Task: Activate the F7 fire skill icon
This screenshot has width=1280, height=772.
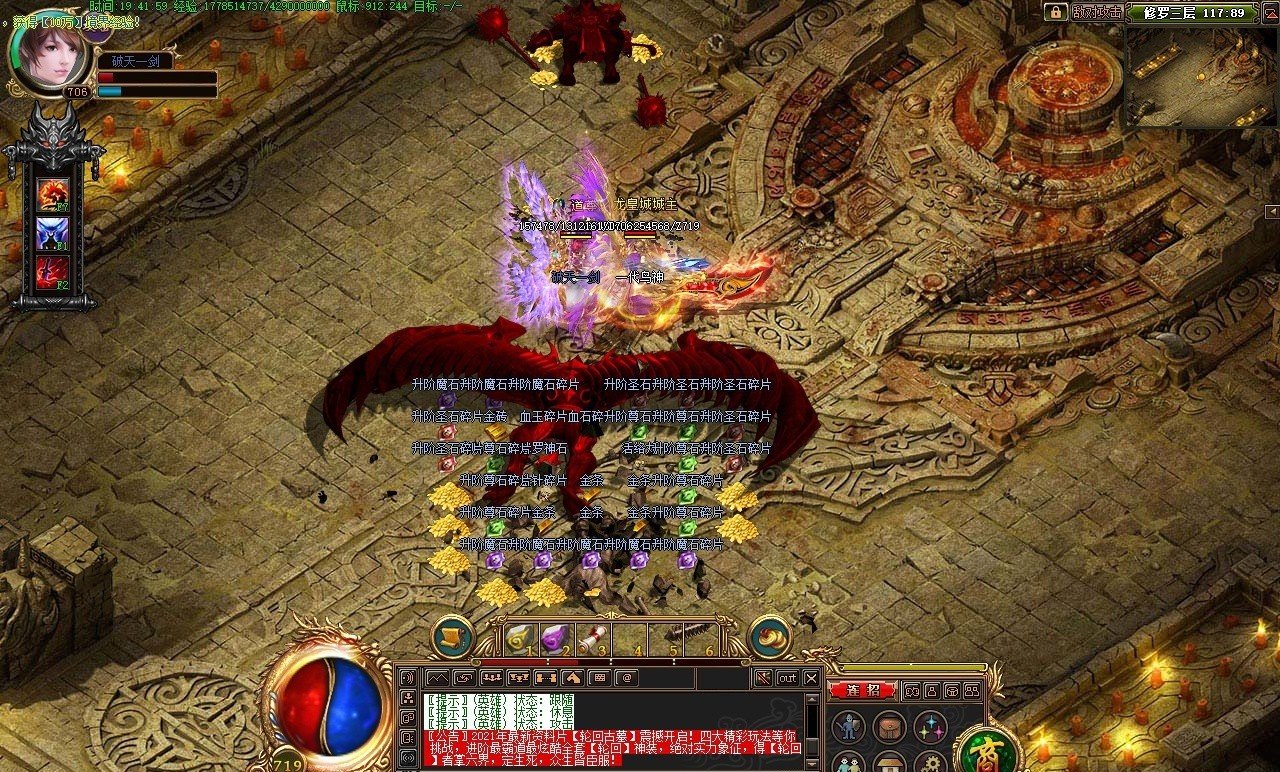Action: [53, 193]
